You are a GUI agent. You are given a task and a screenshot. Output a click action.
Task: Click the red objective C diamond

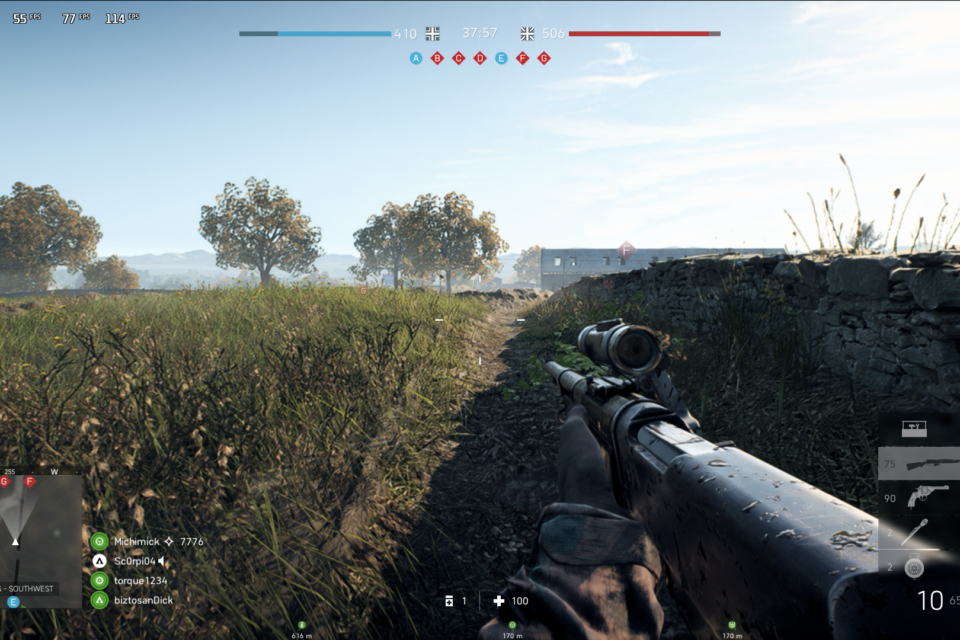(x=458, y=58)
